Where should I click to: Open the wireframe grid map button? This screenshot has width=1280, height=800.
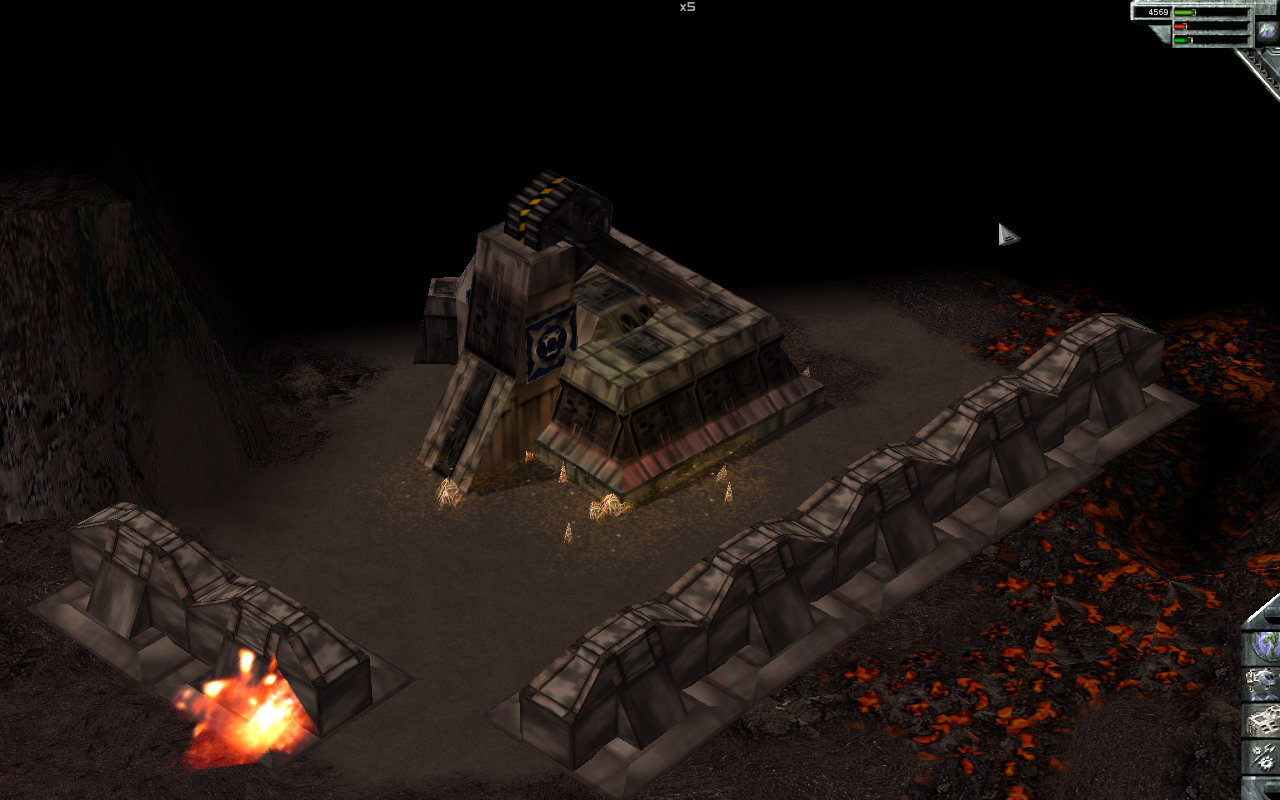point(1263,720)
